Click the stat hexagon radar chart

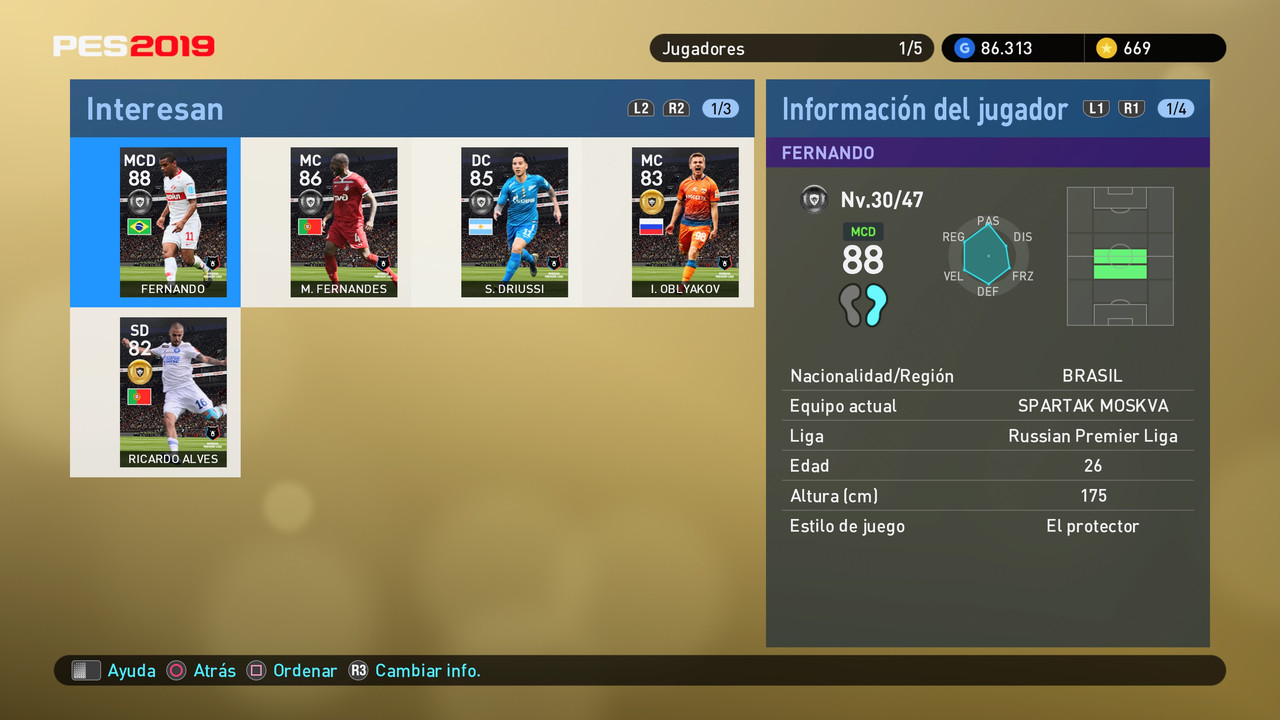point(986,256)
